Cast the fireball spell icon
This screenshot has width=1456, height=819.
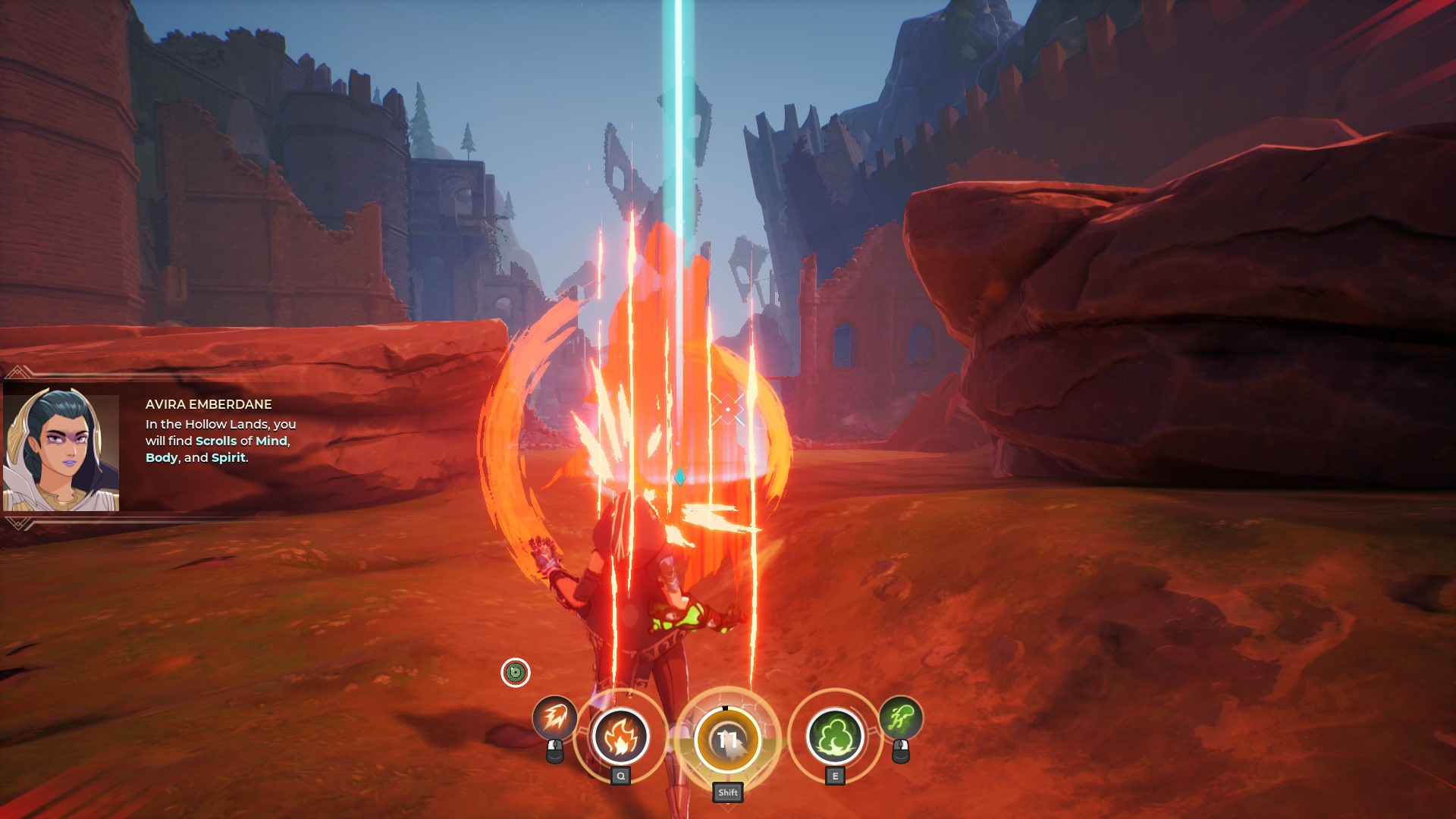[554, 717]
